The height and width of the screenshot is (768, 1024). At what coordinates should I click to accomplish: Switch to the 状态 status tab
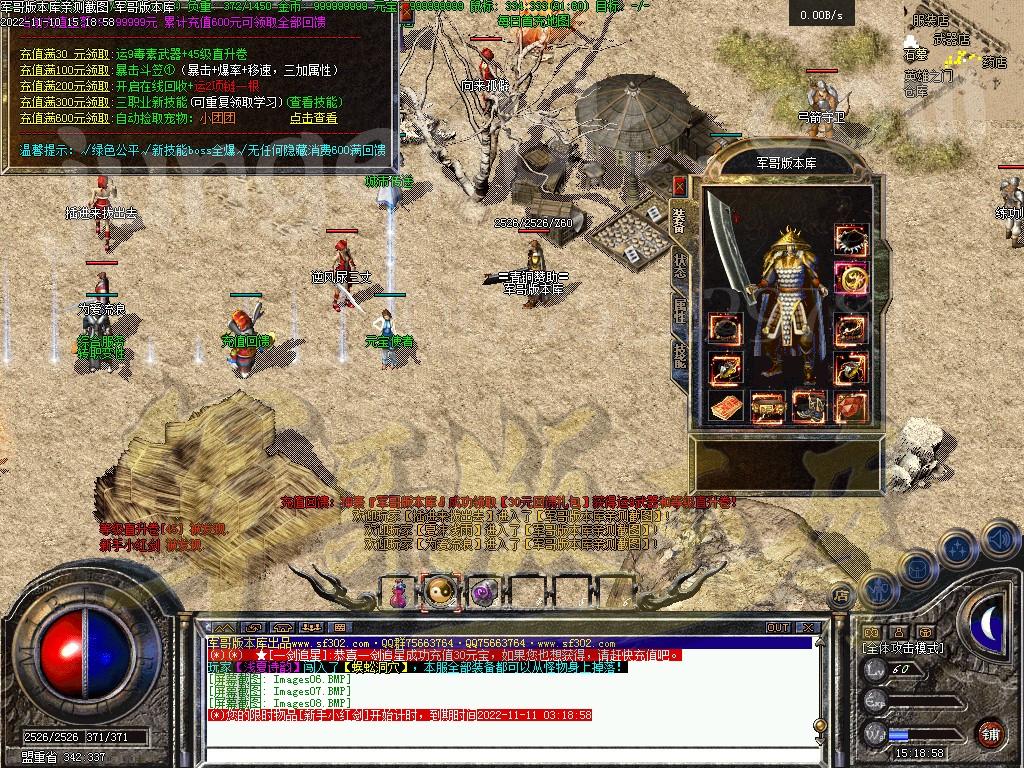[x=680, y=265]
